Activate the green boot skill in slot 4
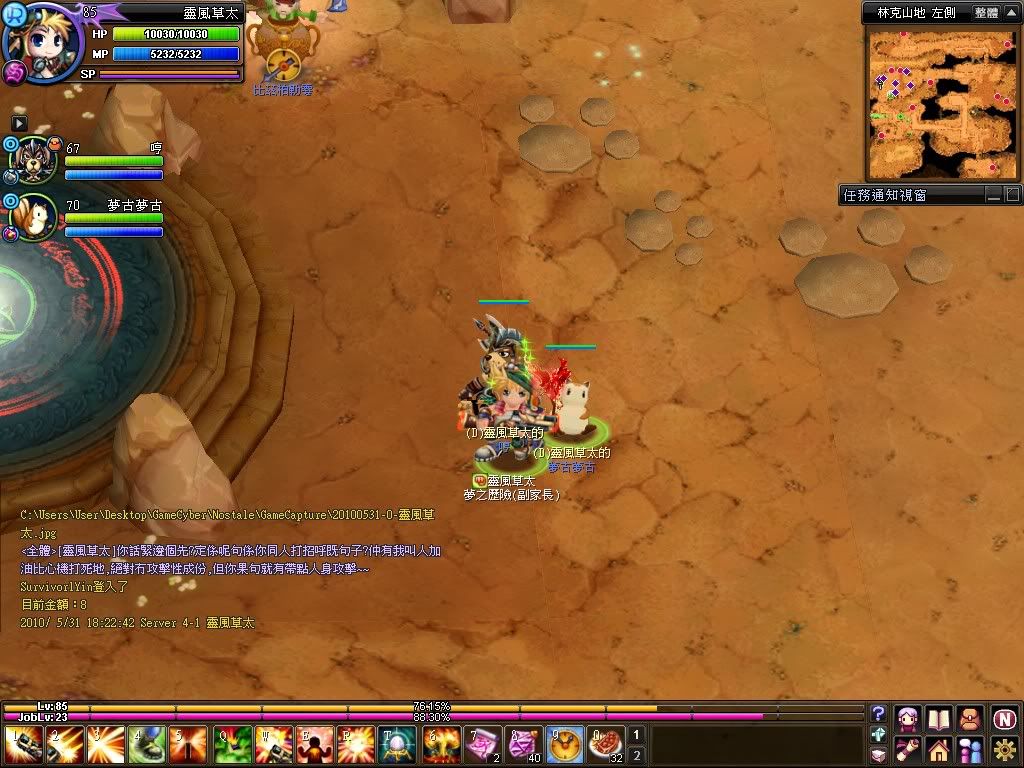Viewport: 1024px width, 768px height. pyautogui.click(x=147, y=745)
